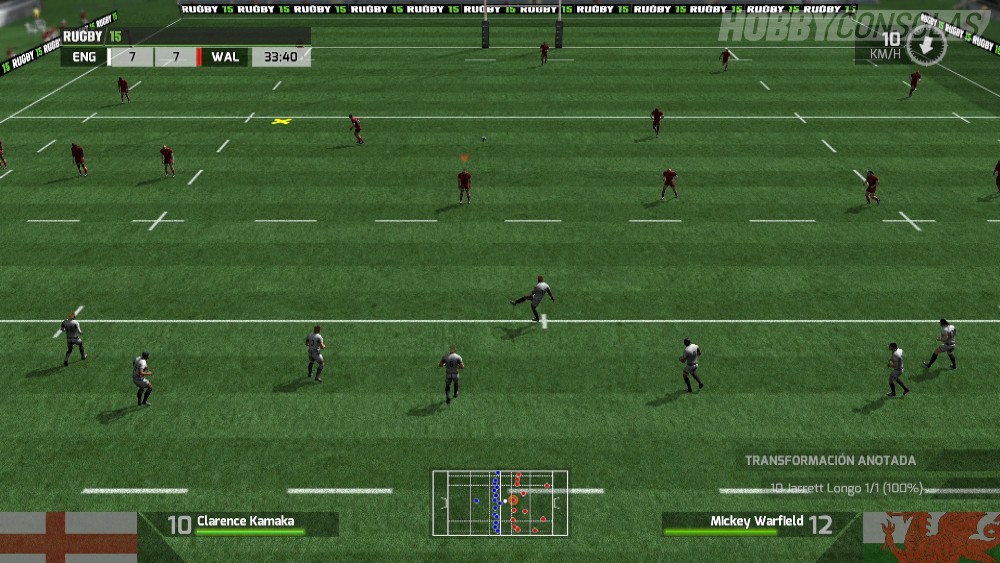This screenshot has height=563, width=1000.
Task: Select the Mickey Warfield player panel
Action: 760,524
